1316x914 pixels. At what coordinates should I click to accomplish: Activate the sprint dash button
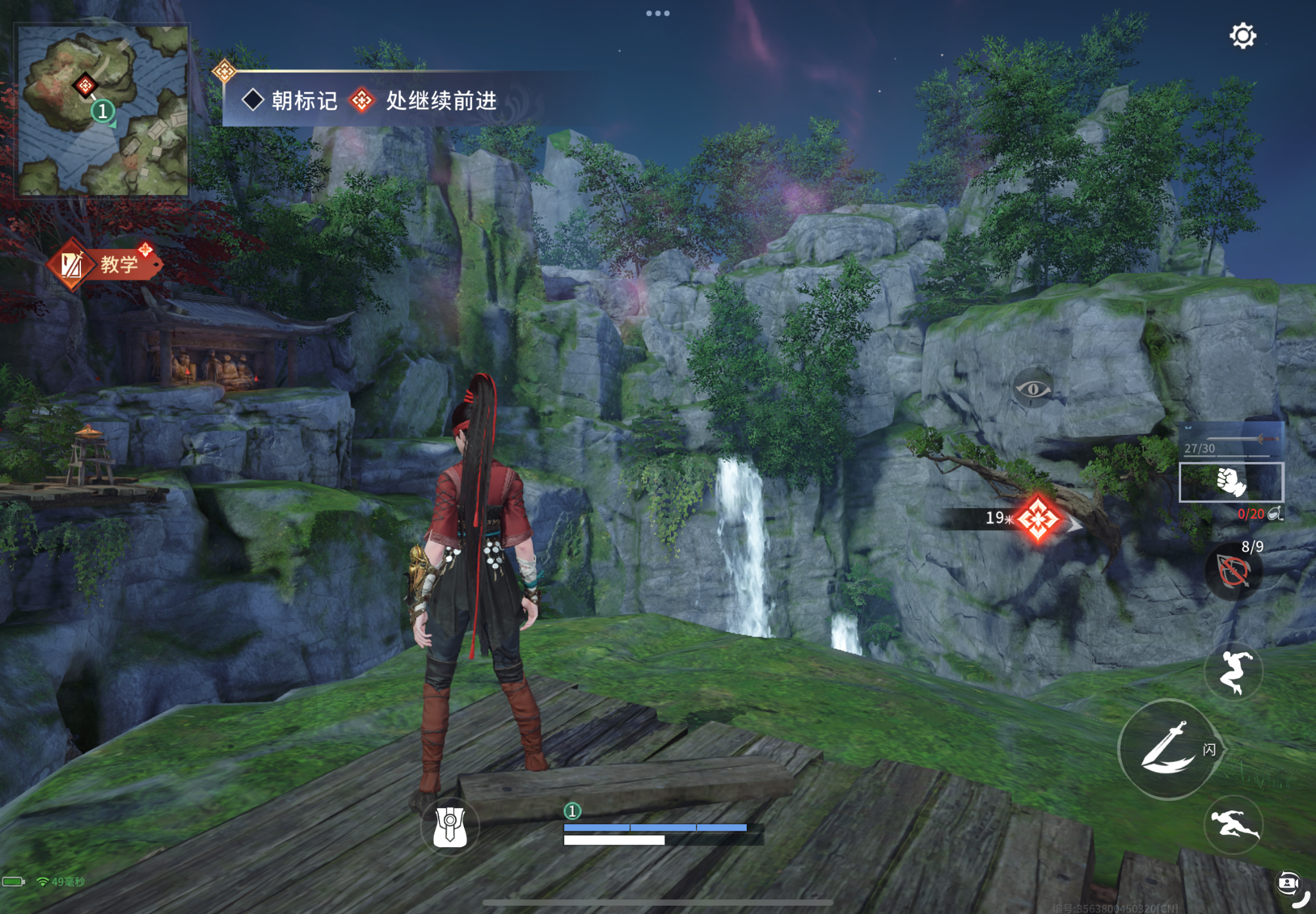[1233, 825]
